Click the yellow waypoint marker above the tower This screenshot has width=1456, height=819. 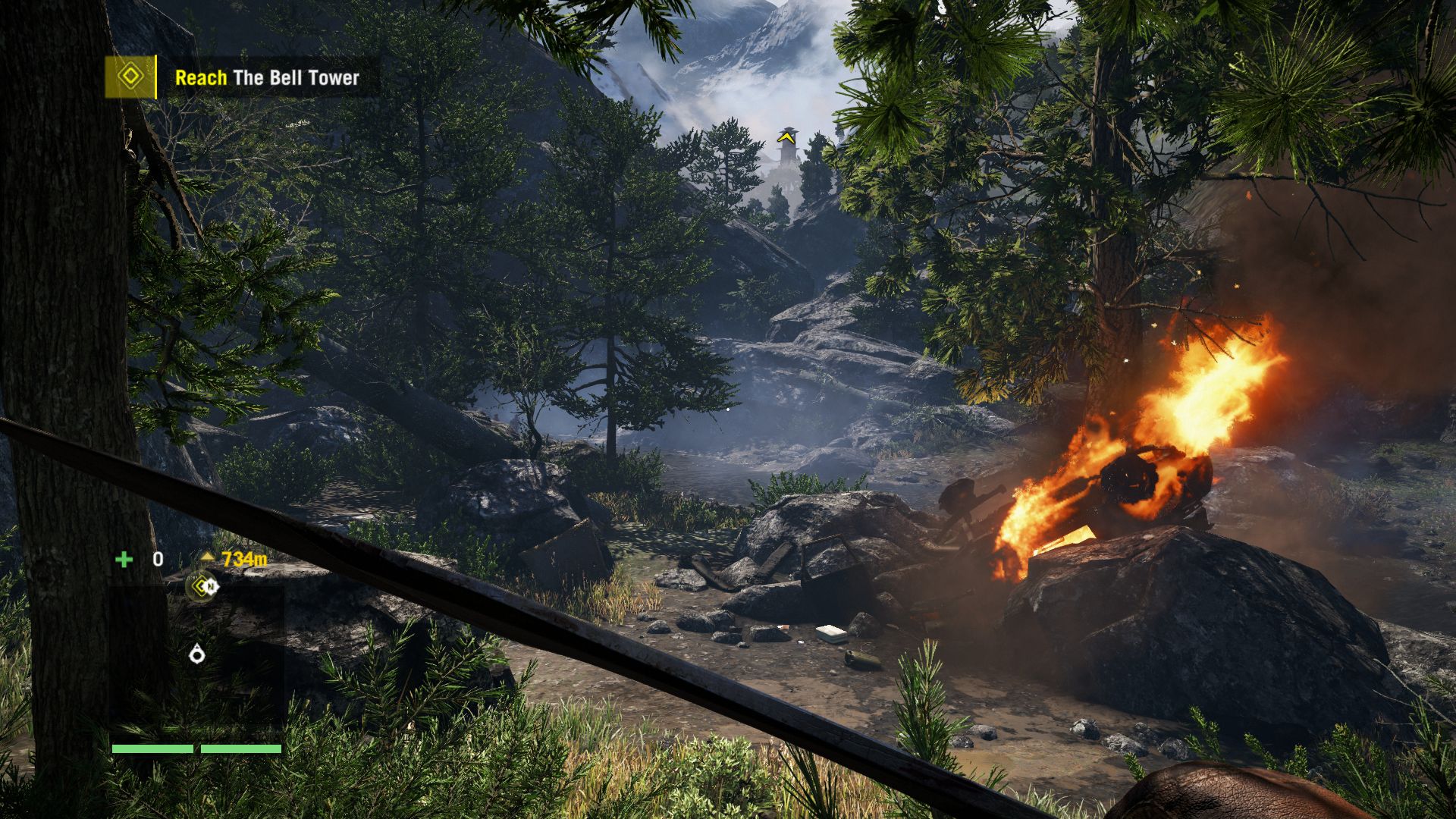tap(787, 138)
